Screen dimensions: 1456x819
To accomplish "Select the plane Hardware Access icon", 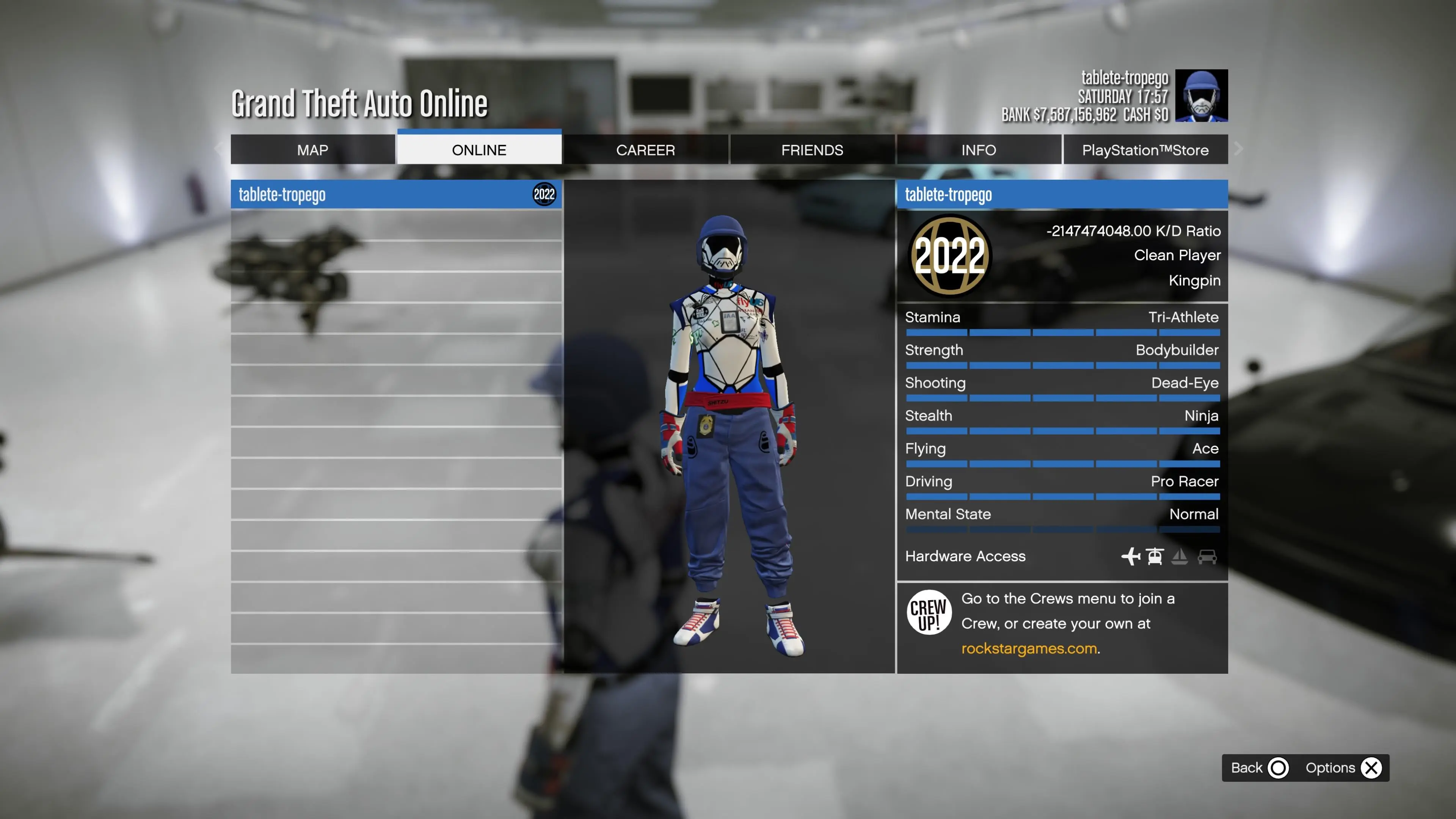I will pyautogui.click(x=1130, y=557).
